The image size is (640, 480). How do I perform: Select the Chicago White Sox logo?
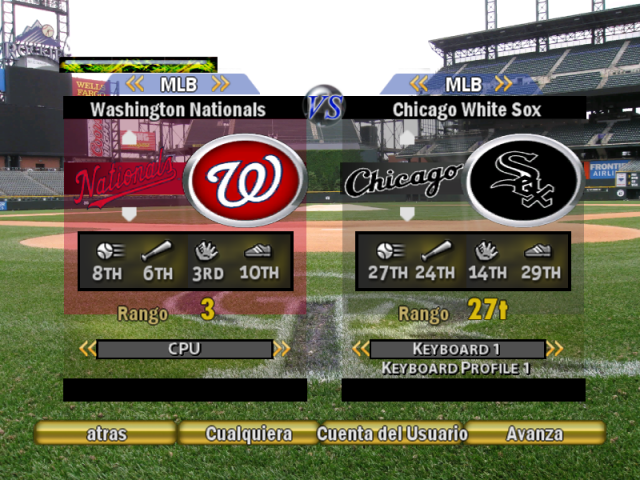click(522, 180)
